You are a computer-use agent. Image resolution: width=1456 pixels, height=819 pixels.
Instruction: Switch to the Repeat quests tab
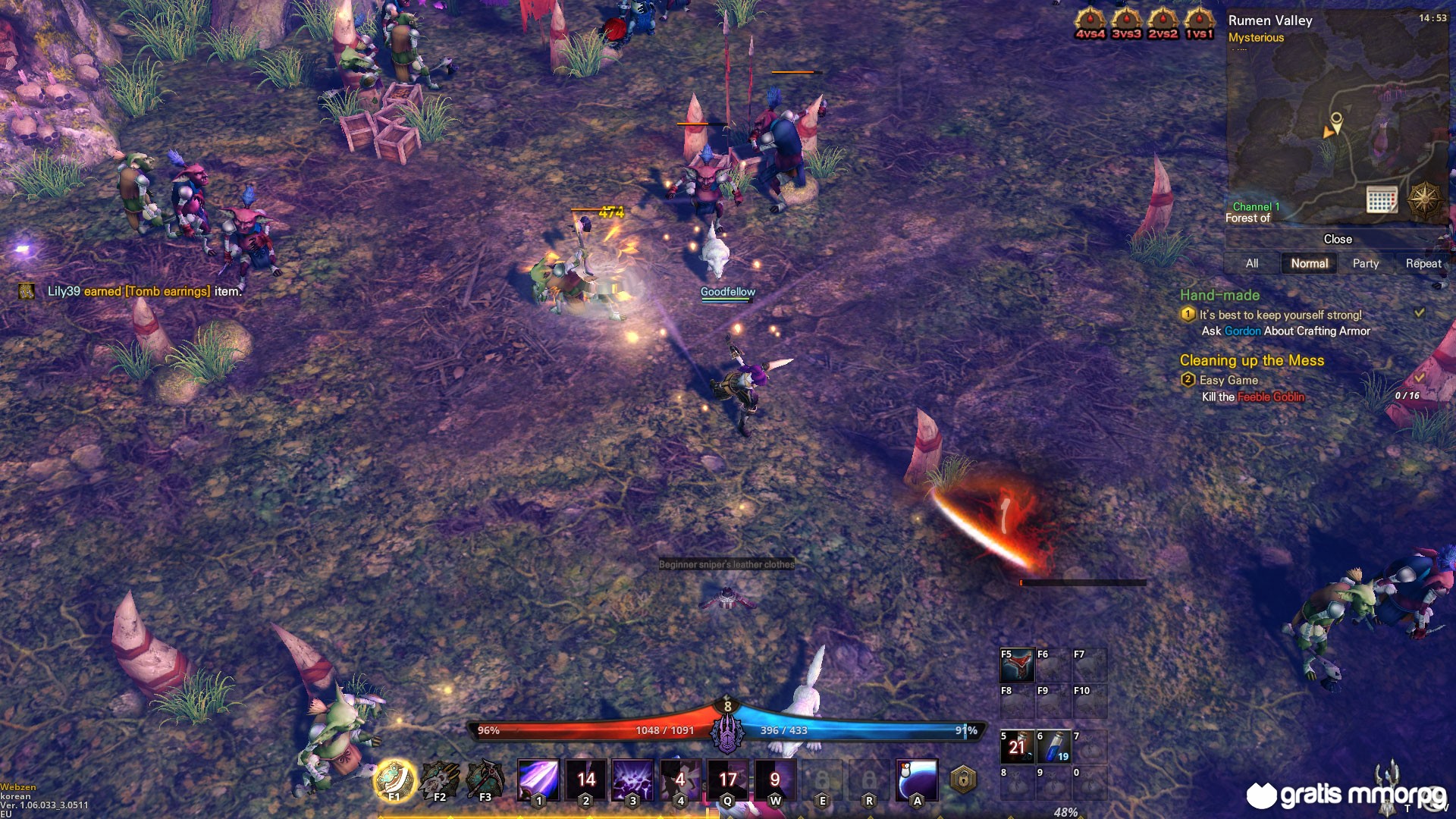[1423, 263]
